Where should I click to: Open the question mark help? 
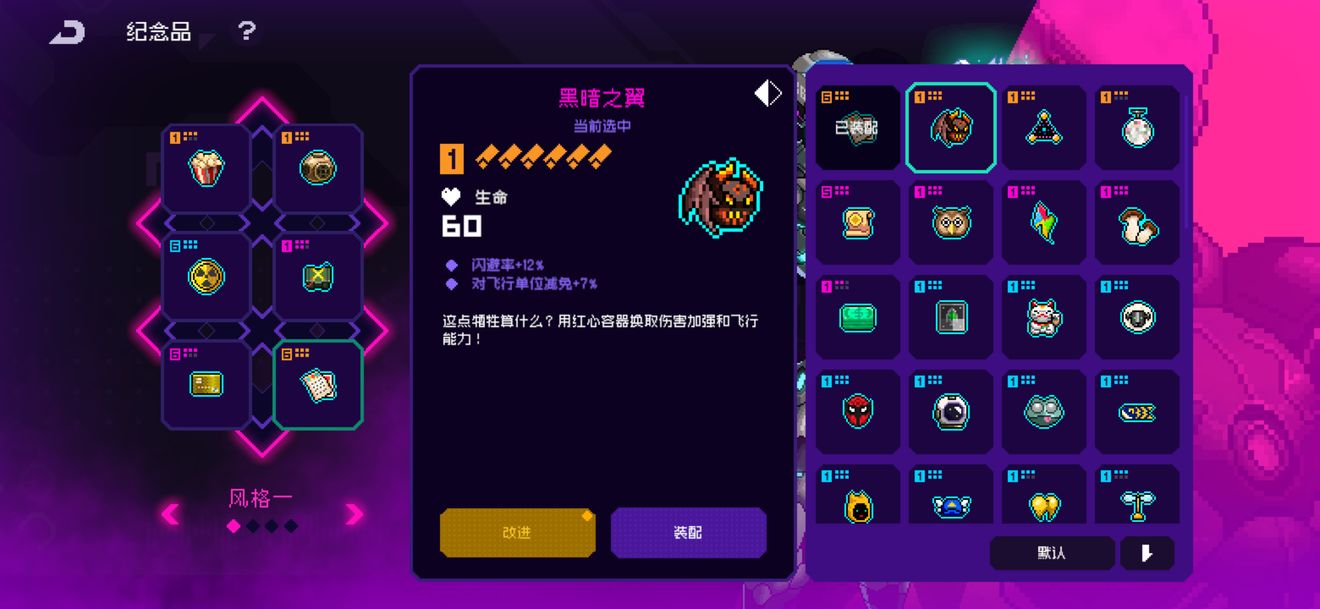point(246,31)
